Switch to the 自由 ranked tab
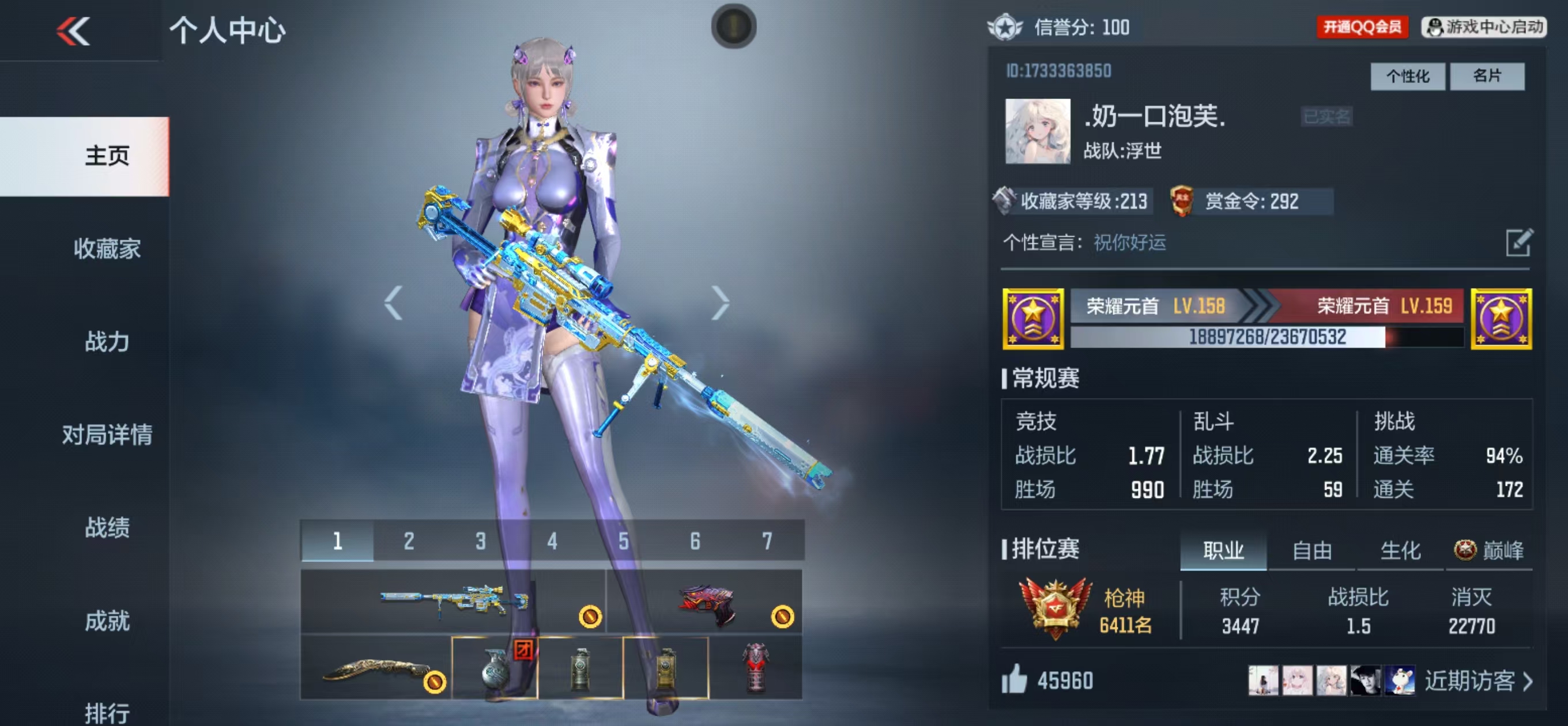Viewport: 1568px width, 726px height. (1311, 551)
